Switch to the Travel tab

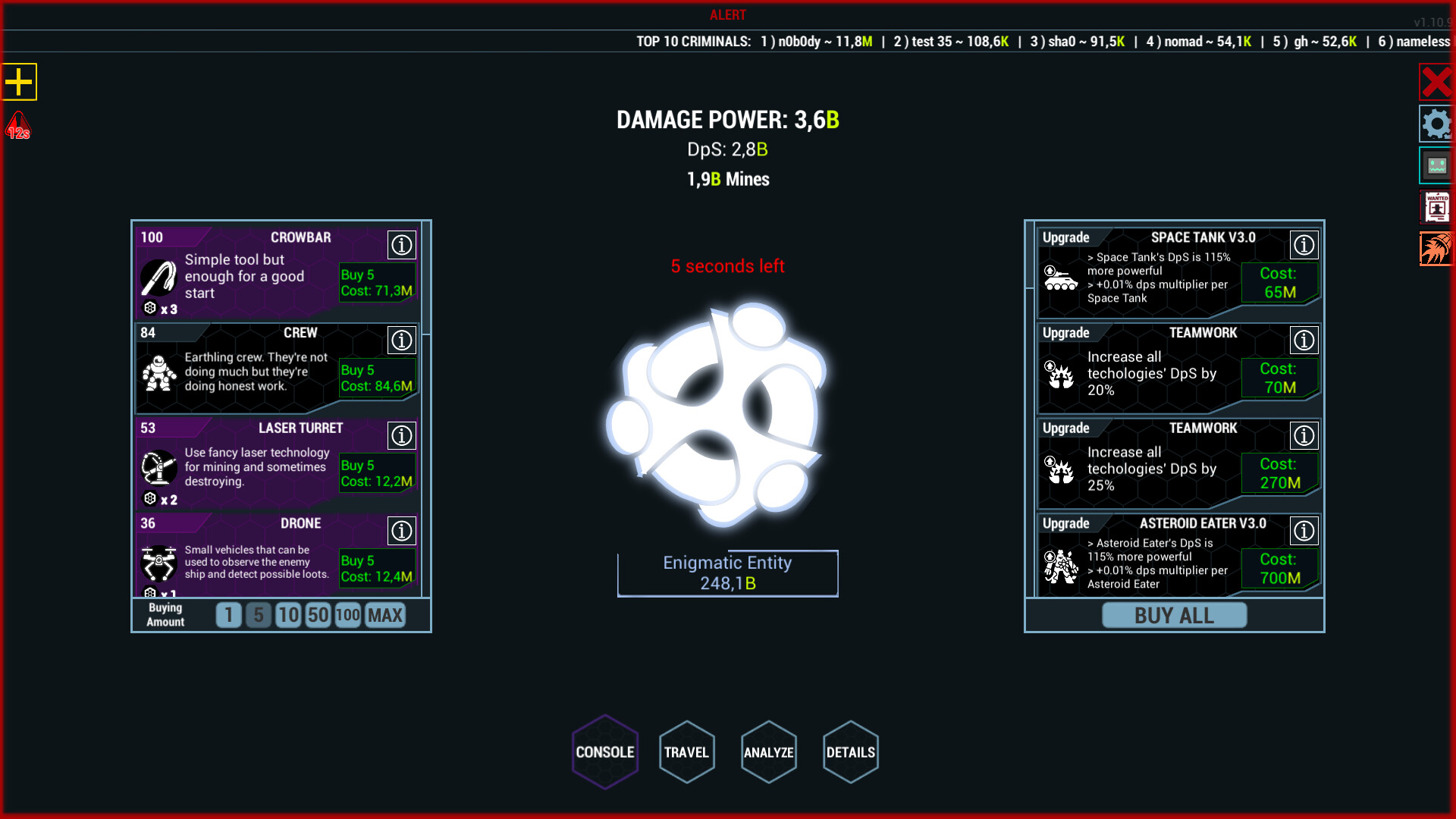[x=686, y=752]
